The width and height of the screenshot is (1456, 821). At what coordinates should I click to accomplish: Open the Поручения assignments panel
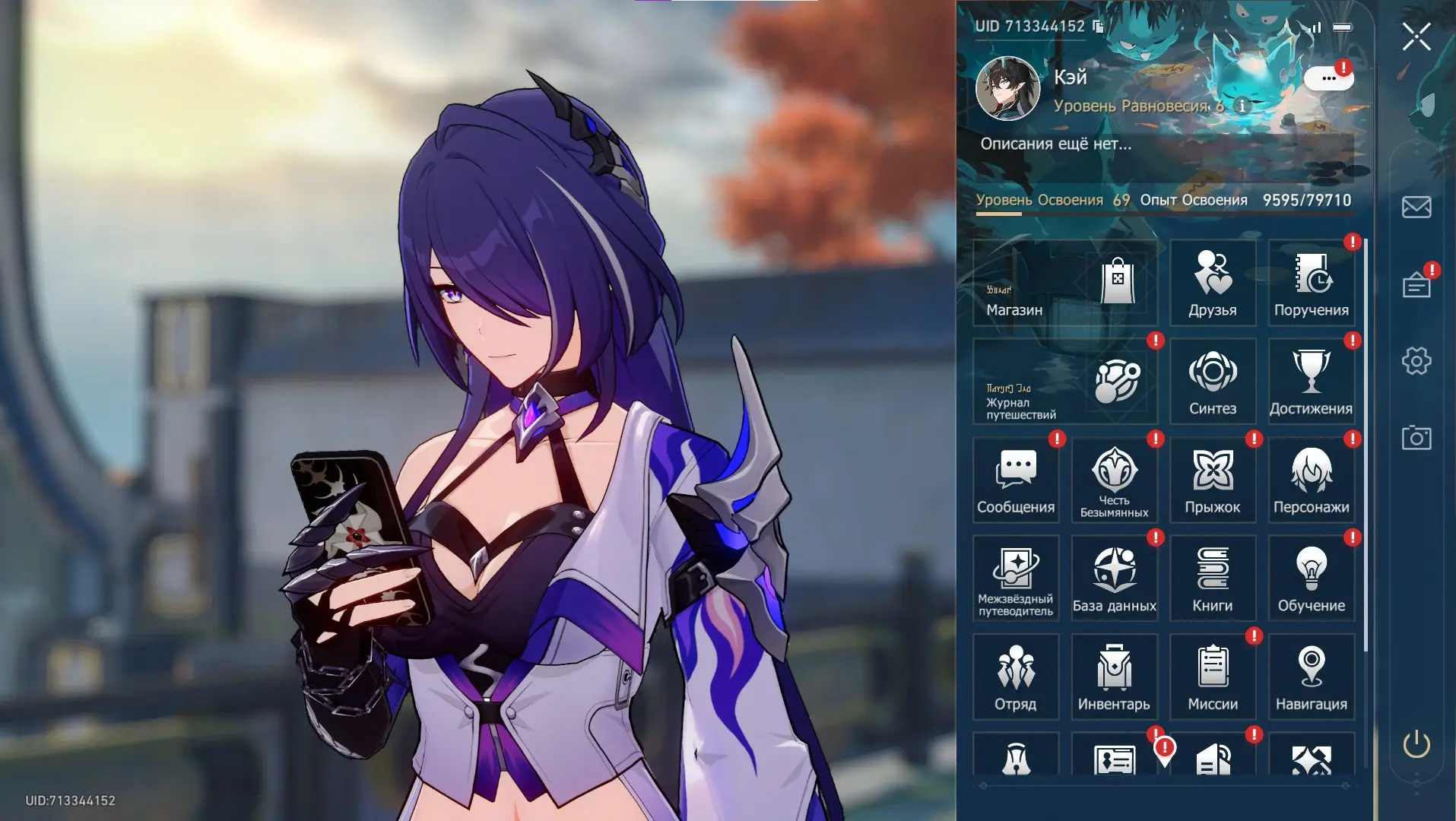[x=1312, y=284]
